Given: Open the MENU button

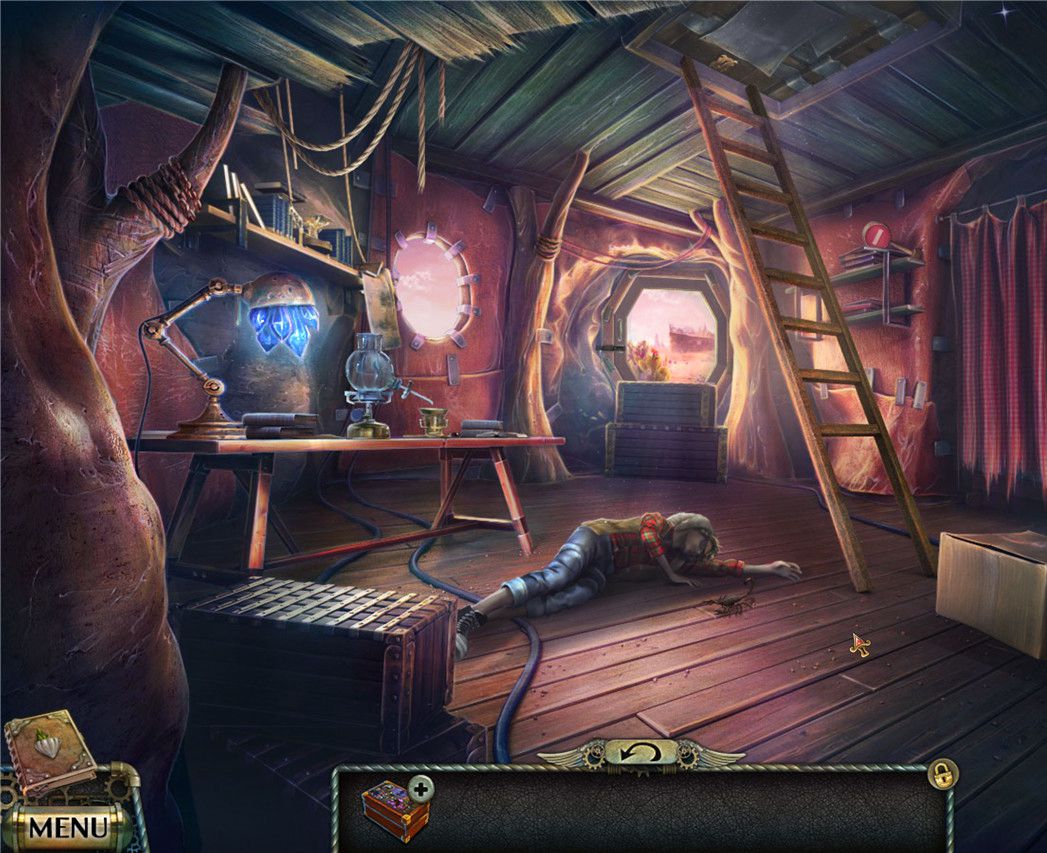Looking at the screenshot, I should 67,827.
